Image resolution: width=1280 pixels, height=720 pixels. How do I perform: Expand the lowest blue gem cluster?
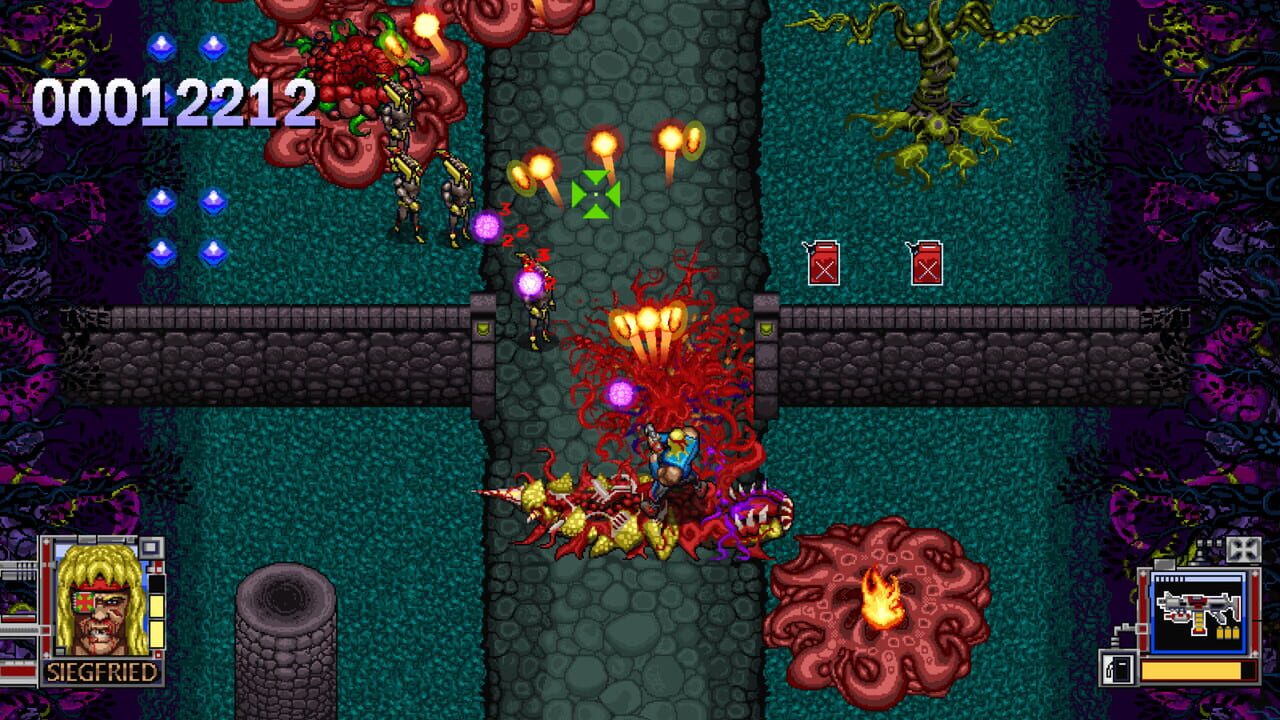(x=186, y=250)
